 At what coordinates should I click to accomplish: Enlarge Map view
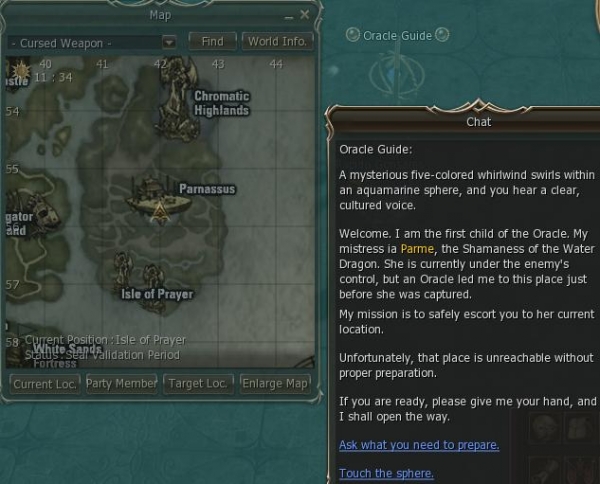276,384
